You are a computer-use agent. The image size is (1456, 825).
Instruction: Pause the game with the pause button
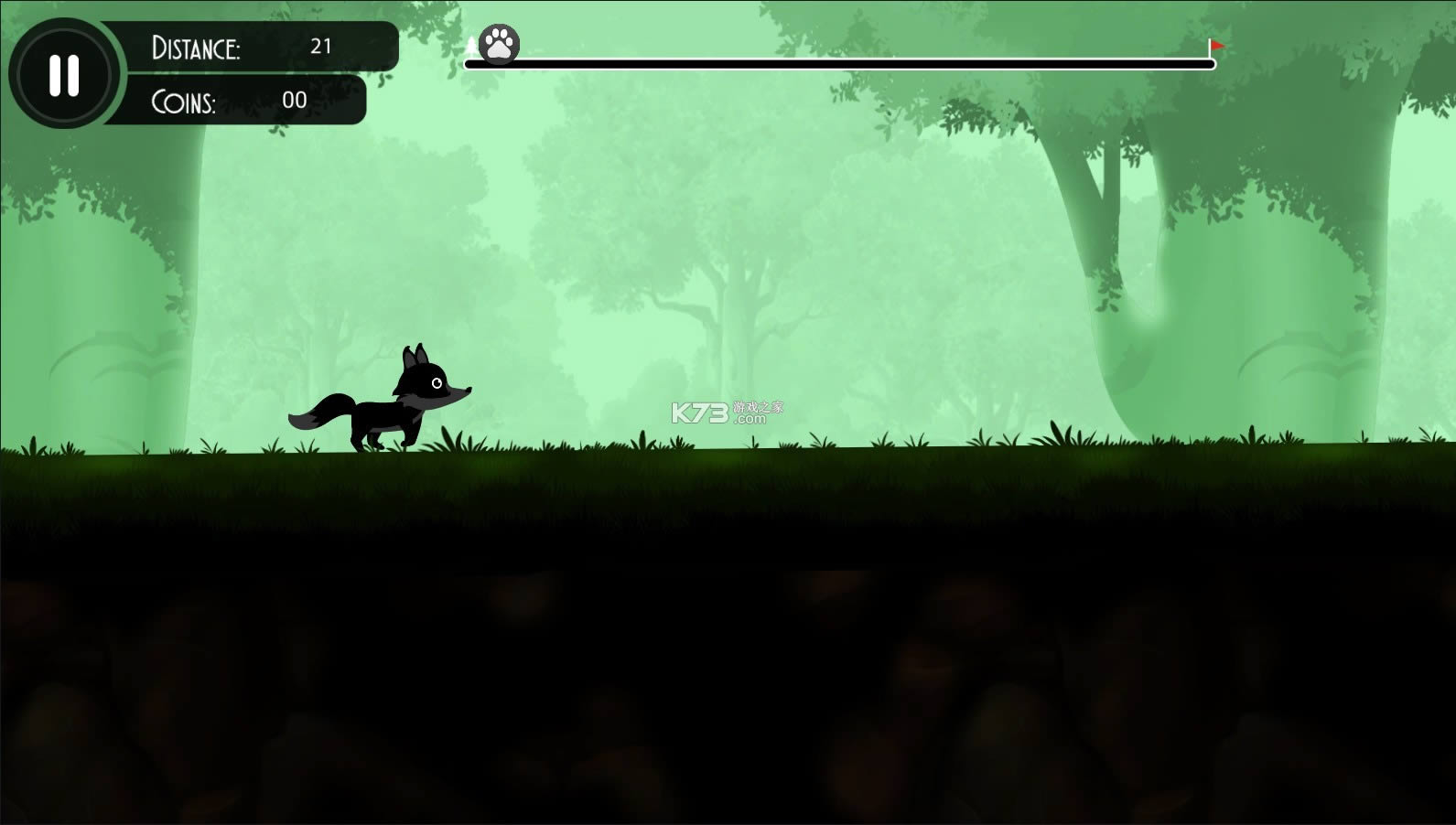point(64,75)
